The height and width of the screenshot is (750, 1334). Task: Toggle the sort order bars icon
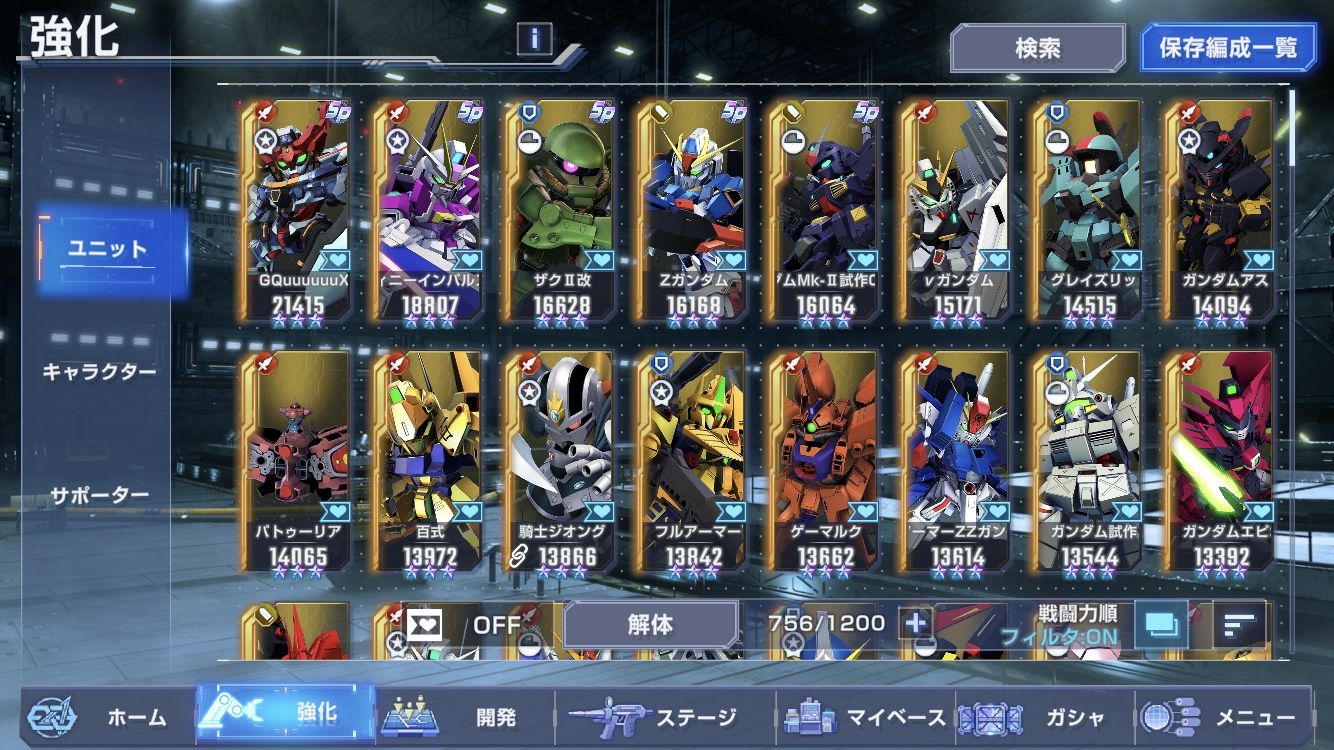(1239, 625)
